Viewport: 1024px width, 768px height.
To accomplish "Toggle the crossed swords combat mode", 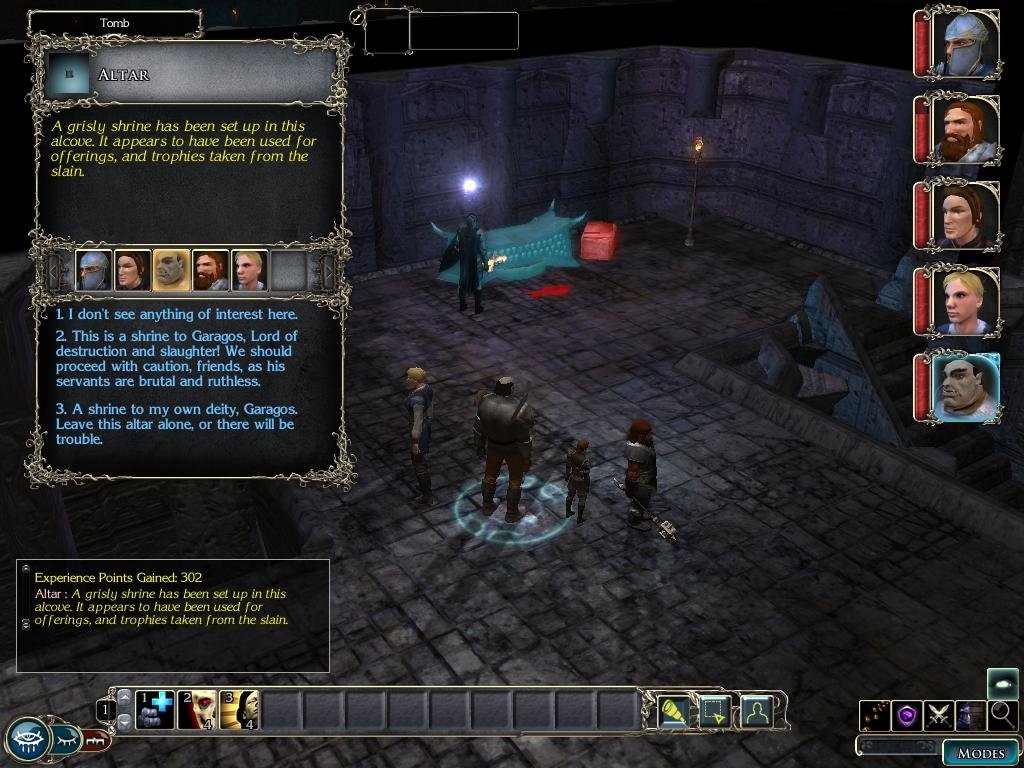I will coord(938,715).
